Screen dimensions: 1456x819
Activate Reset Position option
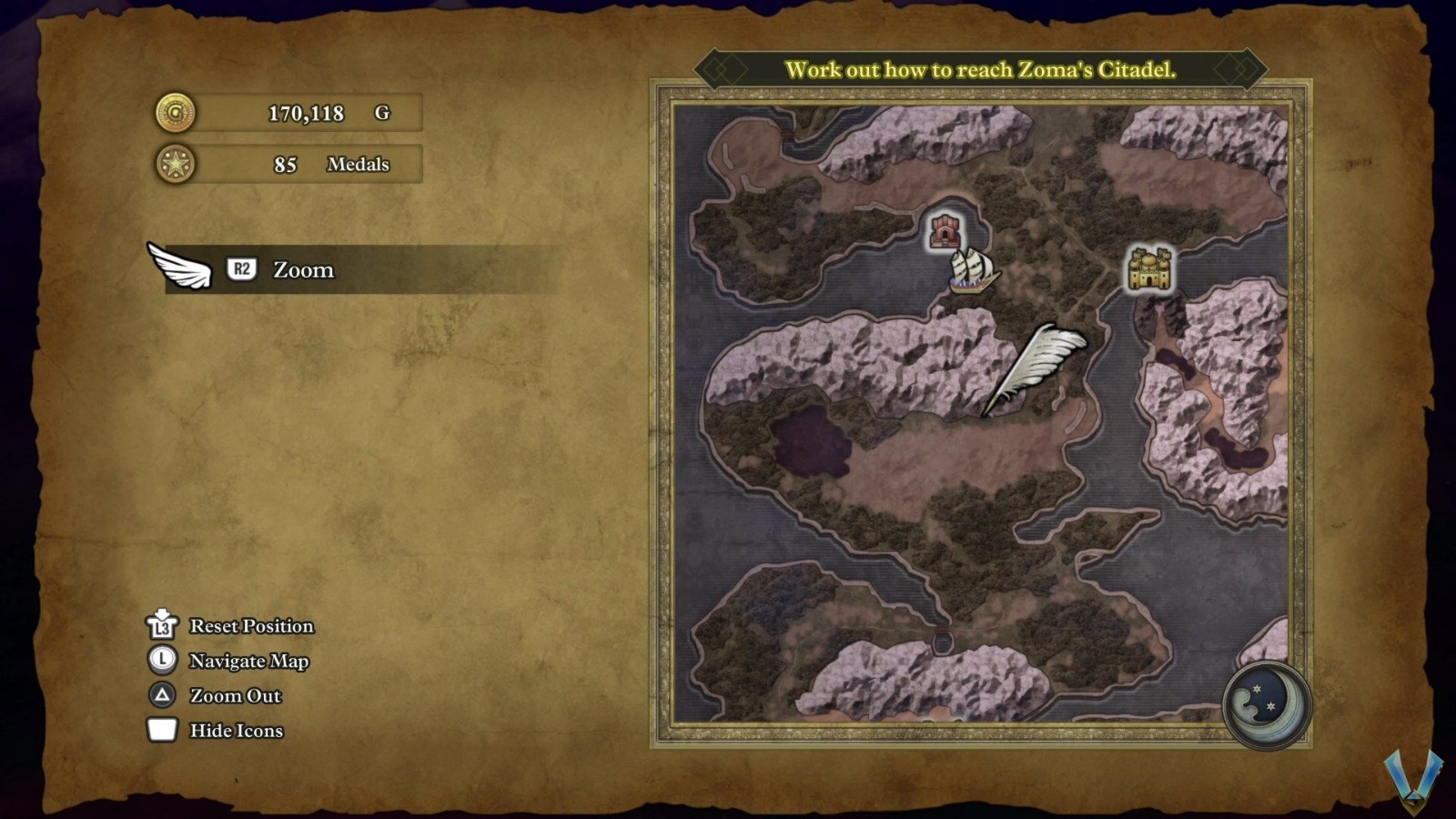pos(250,626)
